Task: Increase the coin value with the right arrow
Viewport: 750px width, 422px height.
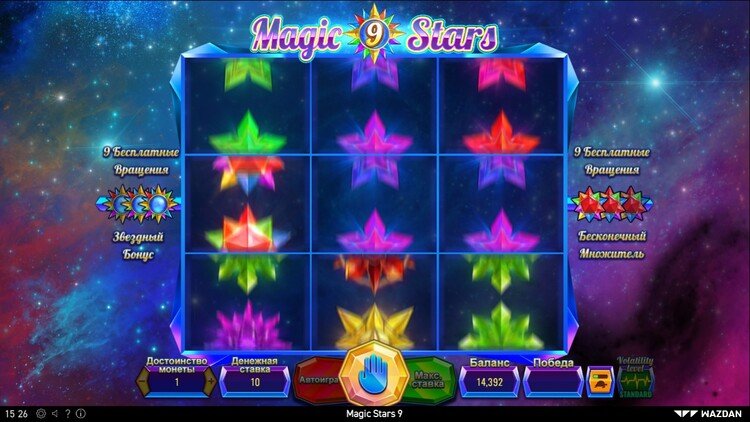Action: tap(210, 381)
